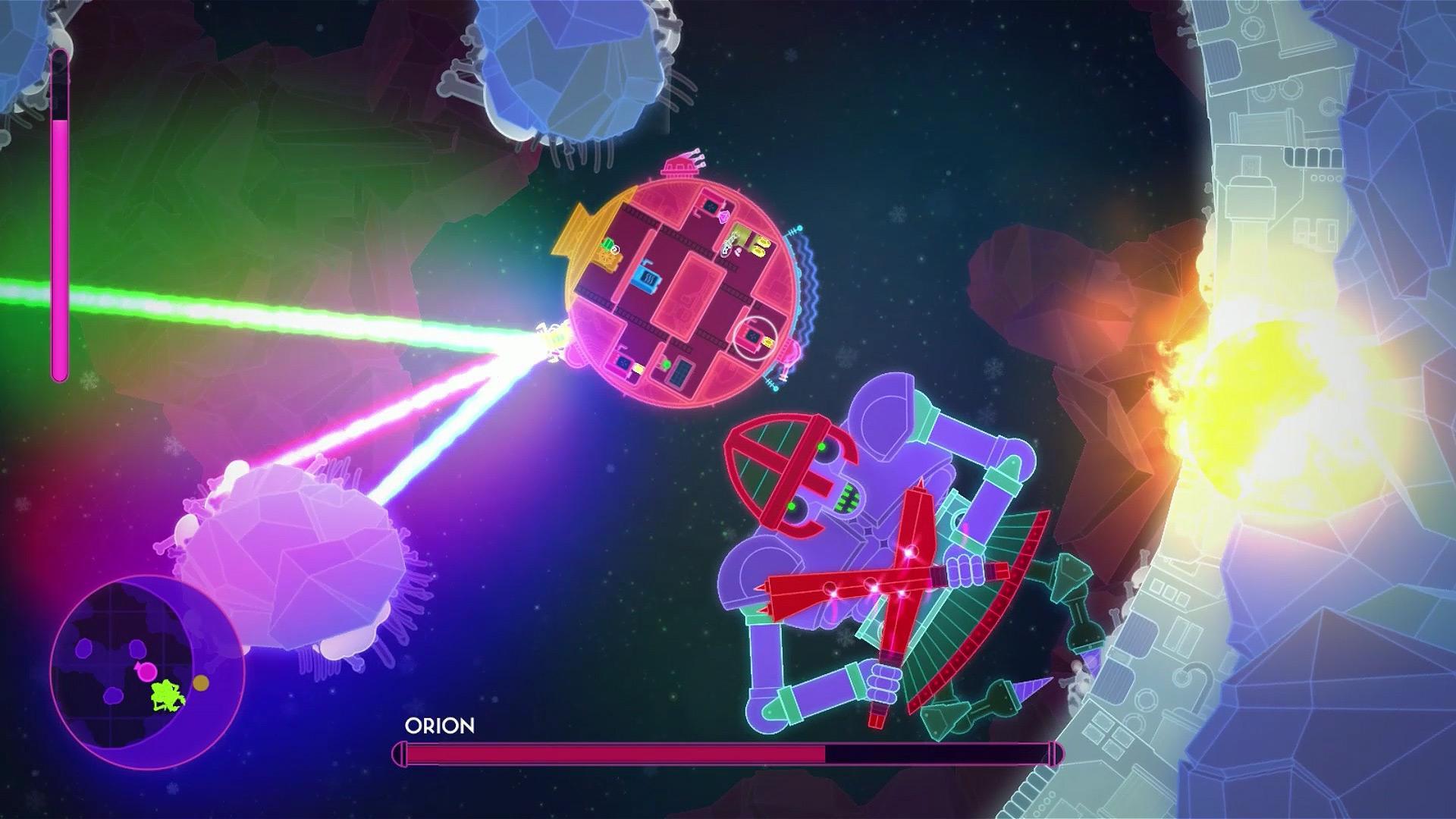1456x819 pixels.
Task: Click the purple gem pickup in the upper ship corridor
Action: click(x=723, y=216)
